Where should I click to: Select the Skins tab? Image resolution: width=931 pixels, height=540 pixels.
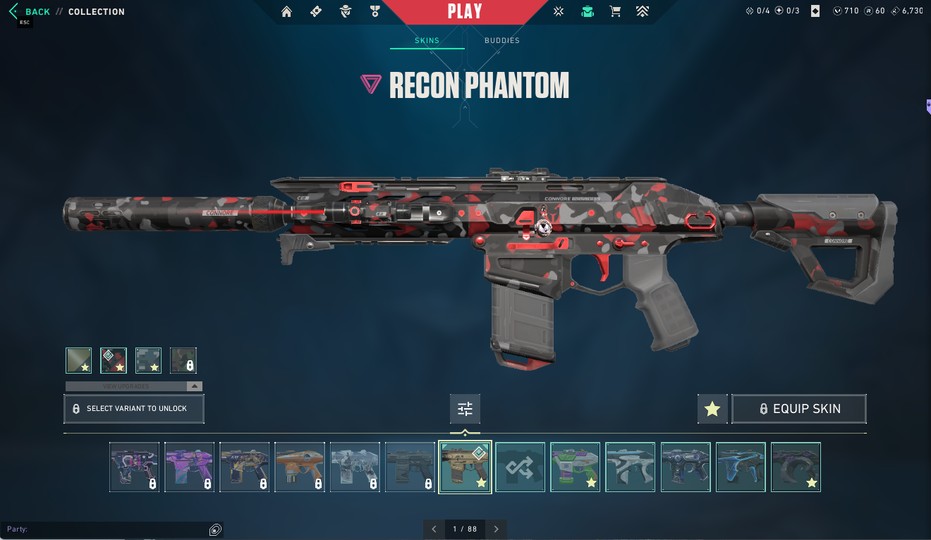tap(427, 41)
